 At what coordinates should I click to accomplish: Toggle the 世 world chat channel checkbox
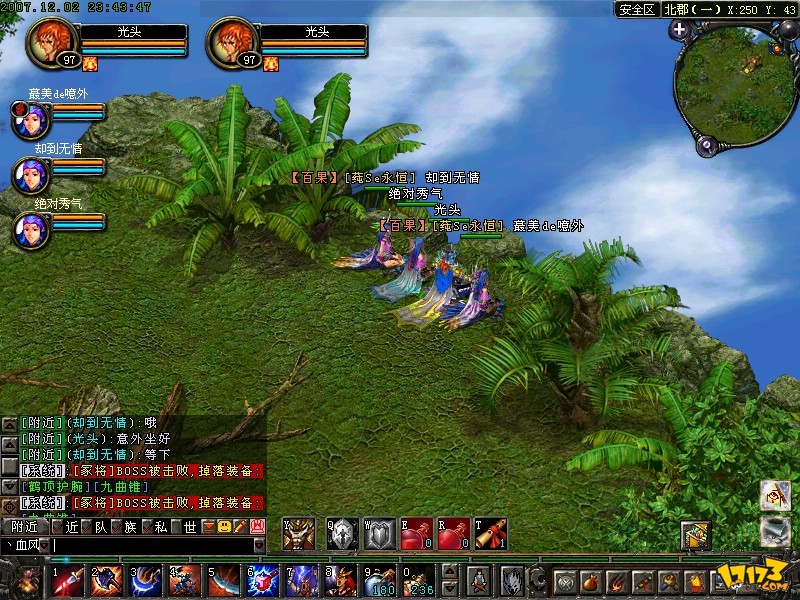click(x=176, y=526)
